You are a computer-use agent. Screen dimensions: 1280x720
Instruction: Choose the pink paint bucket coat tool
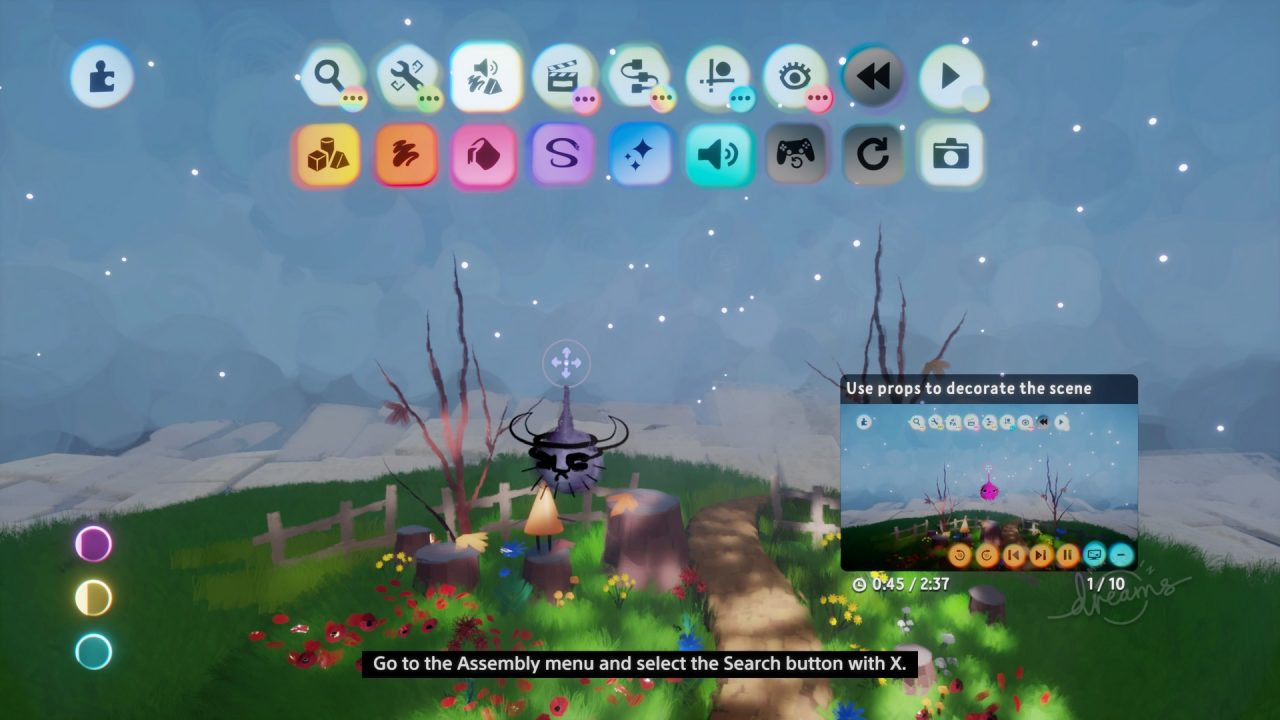click(484, 154)
